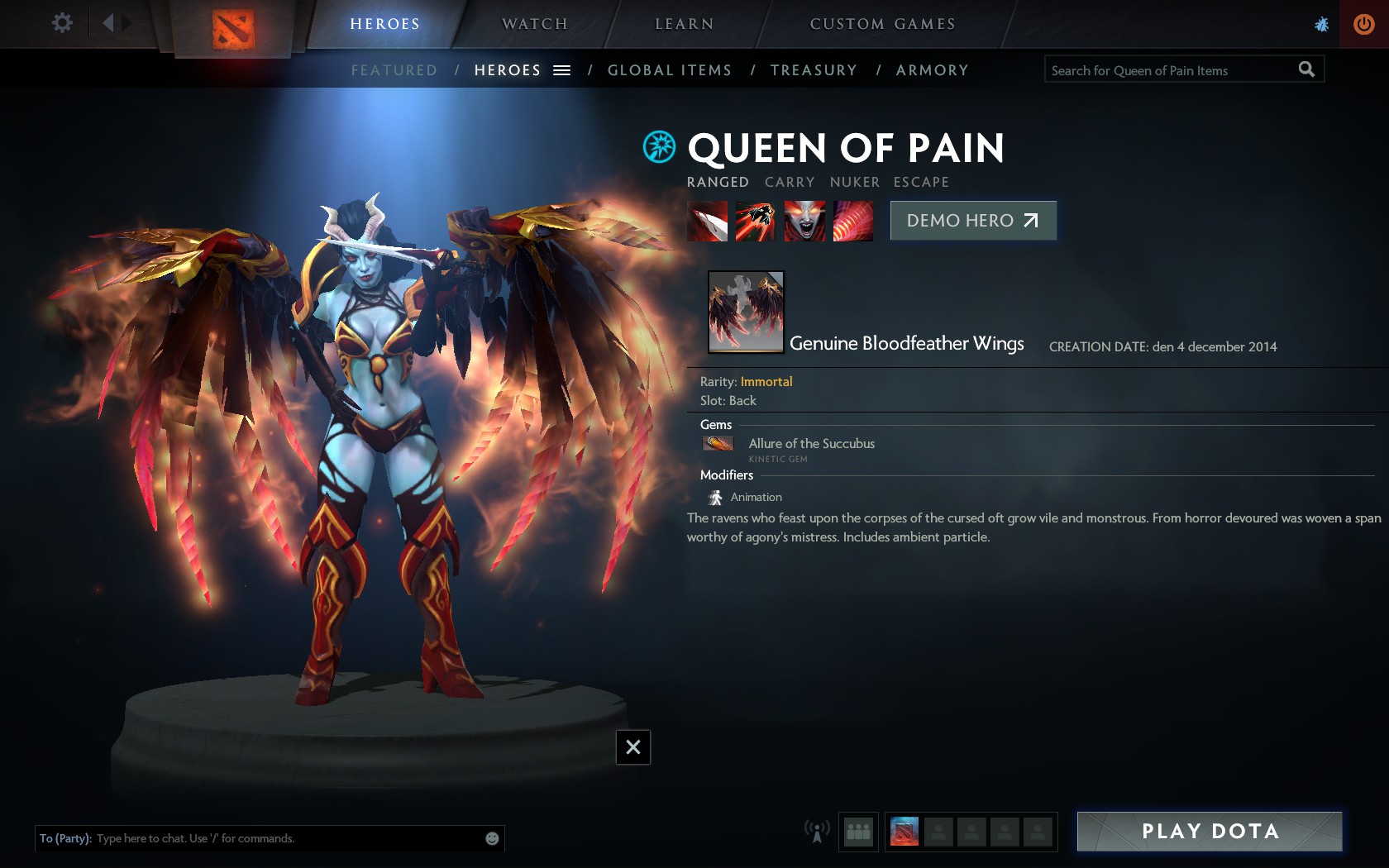The image size is (1389, 868).
Task: Open the Learn tab
Action: pos(684,24)
